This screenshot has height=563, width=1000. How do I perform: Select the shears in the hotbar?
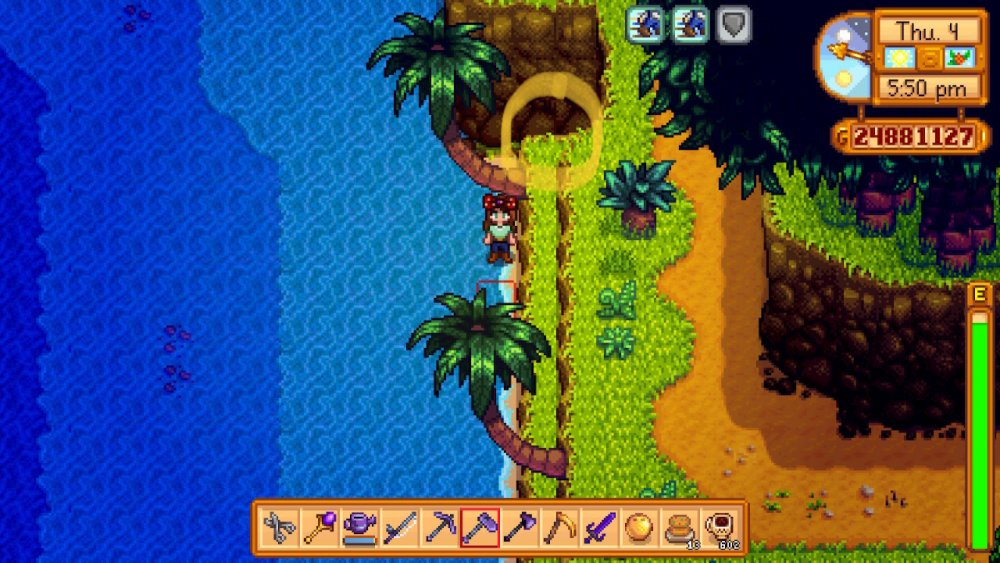(x=279, y=527)
